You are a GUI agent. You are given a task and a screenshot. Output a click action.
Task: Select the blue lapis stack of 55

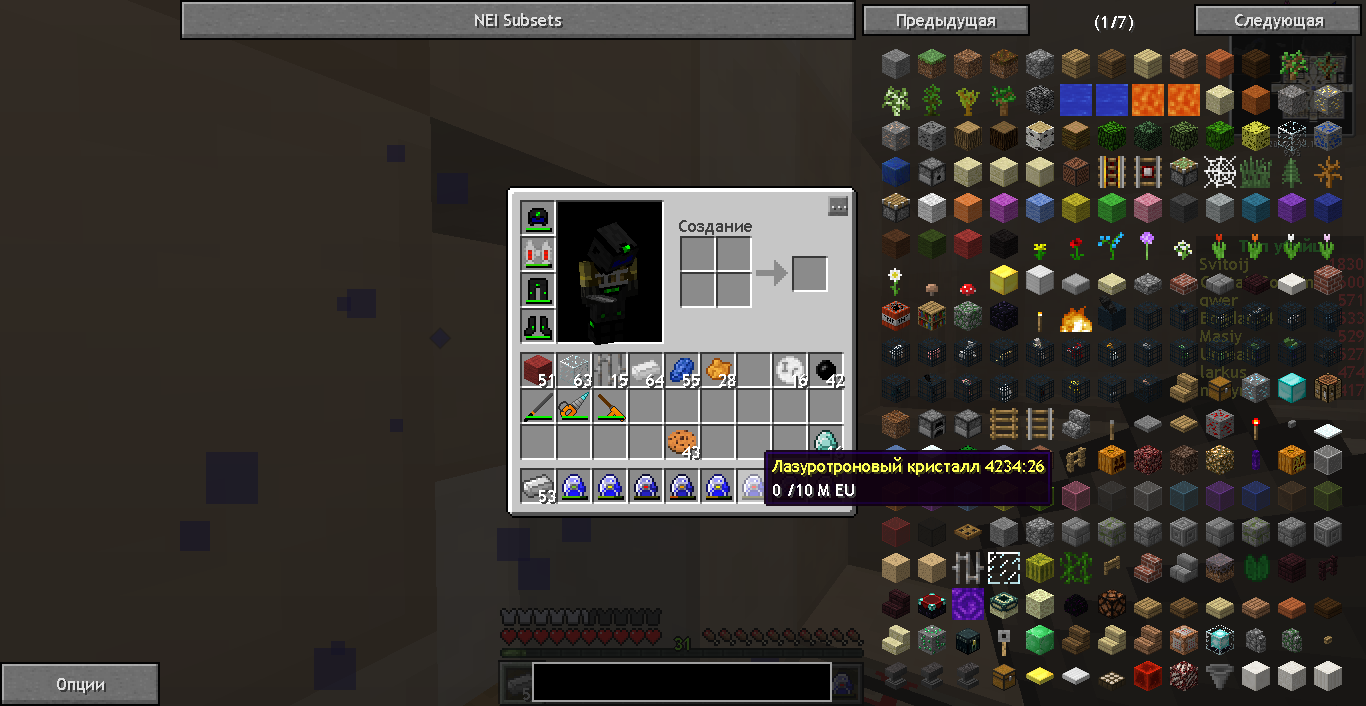[x=682, y=371]
